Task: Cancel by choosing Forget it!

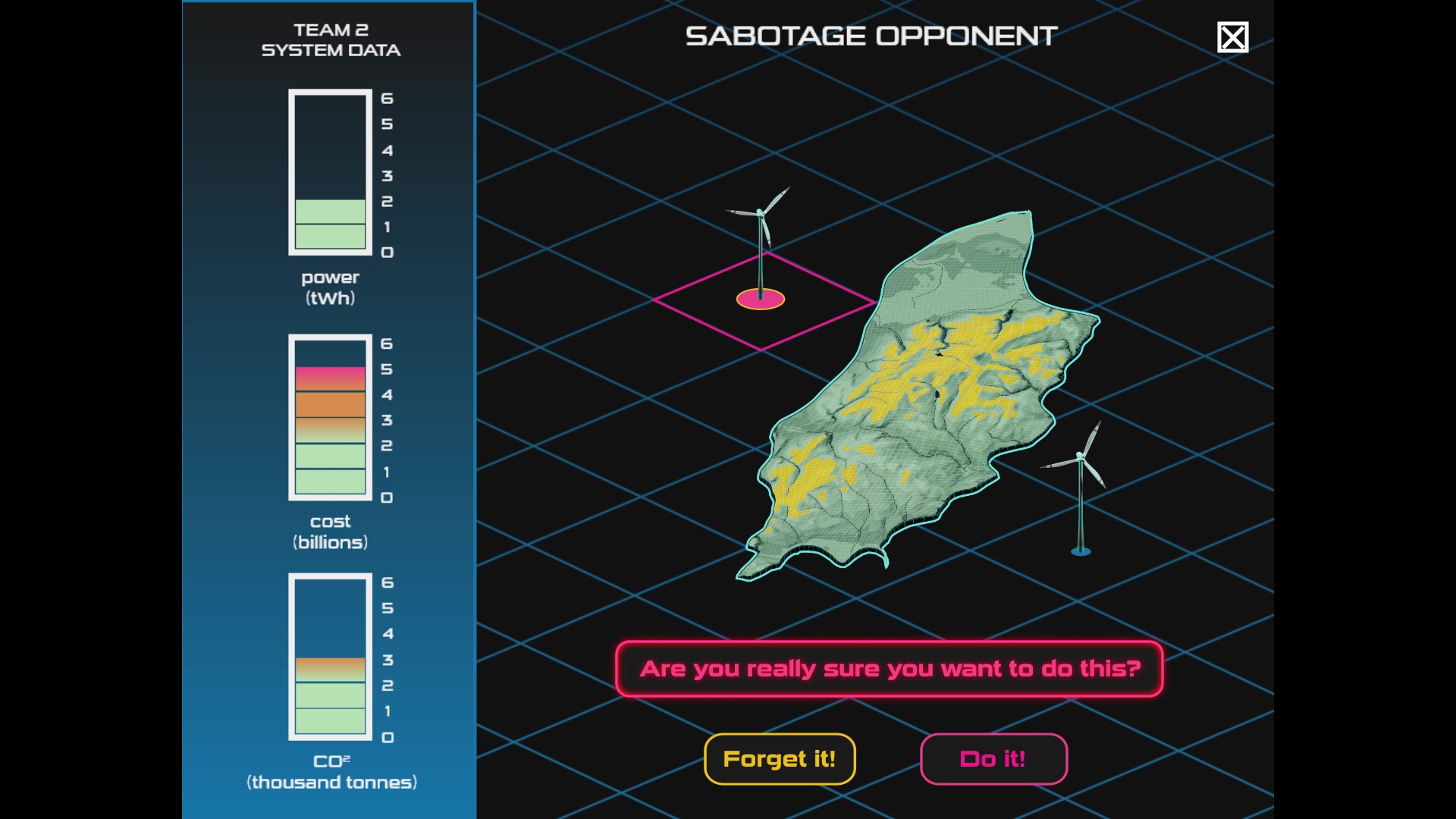Action: coord(780,759)
